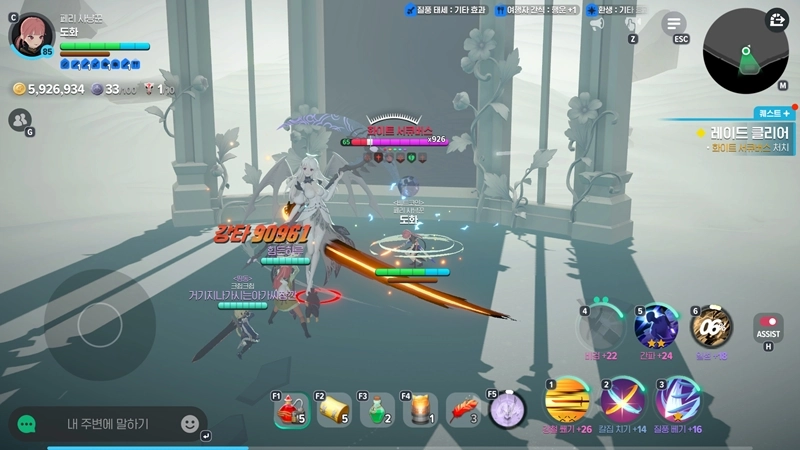Viewport: 800px width, 450px height.
Task: Activate the purple crystal orb slot
Action: point(508,409)
